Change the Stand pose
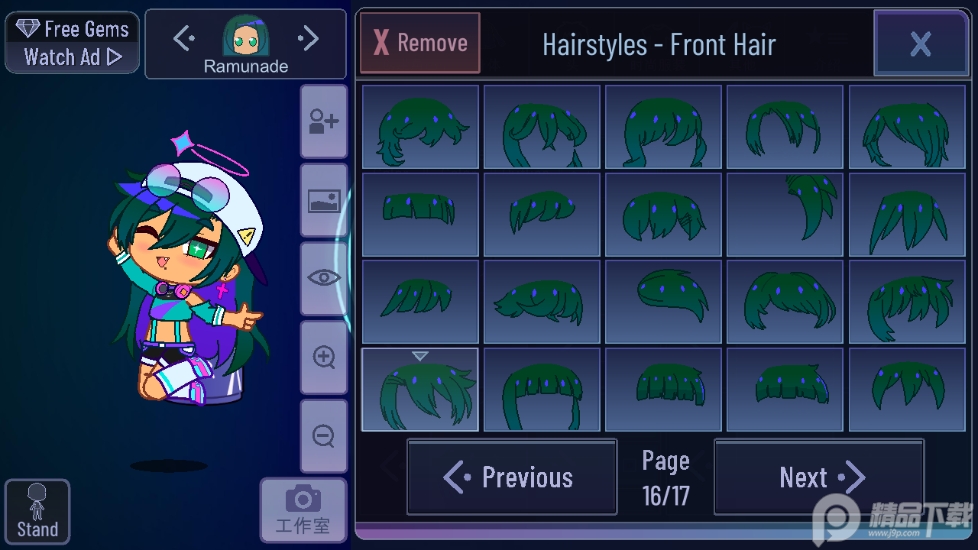 (37, 512)
